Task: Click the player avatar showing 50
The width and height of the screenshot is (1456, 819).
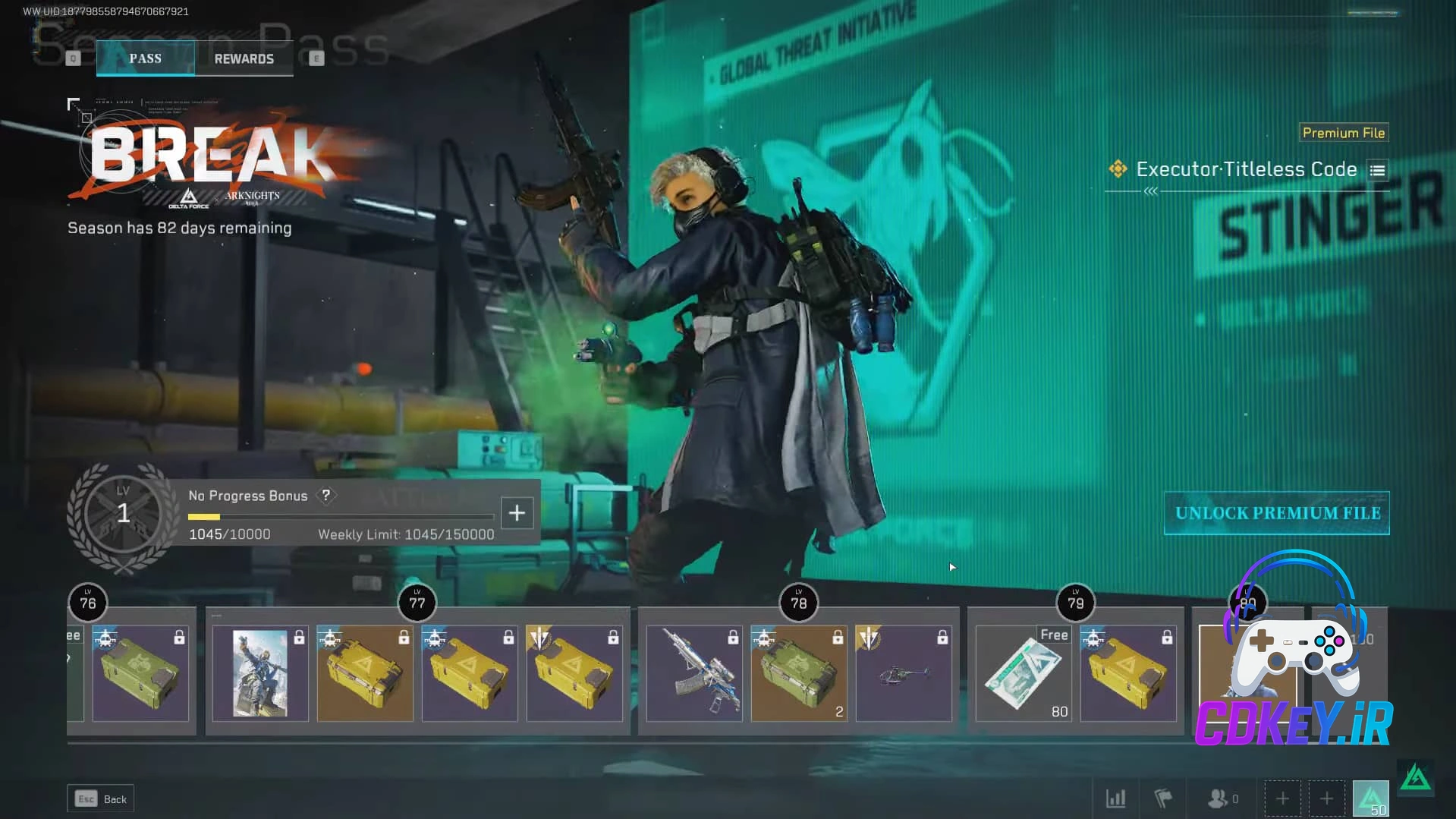Action: [1370, 799]
